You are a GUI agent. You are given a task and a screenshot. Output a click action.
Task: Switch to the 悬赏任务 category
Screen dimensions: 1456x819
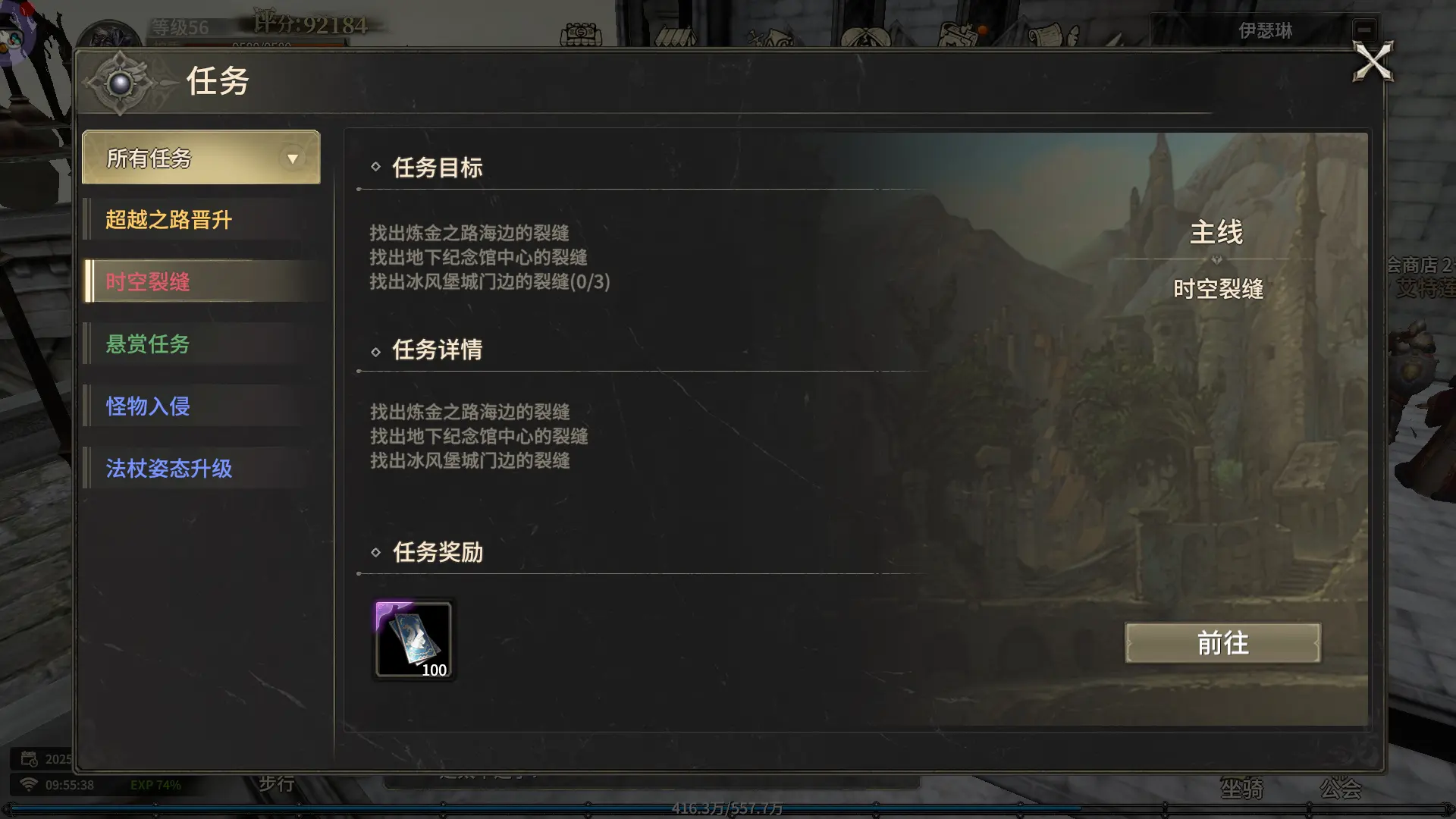(x=146, y=344)
